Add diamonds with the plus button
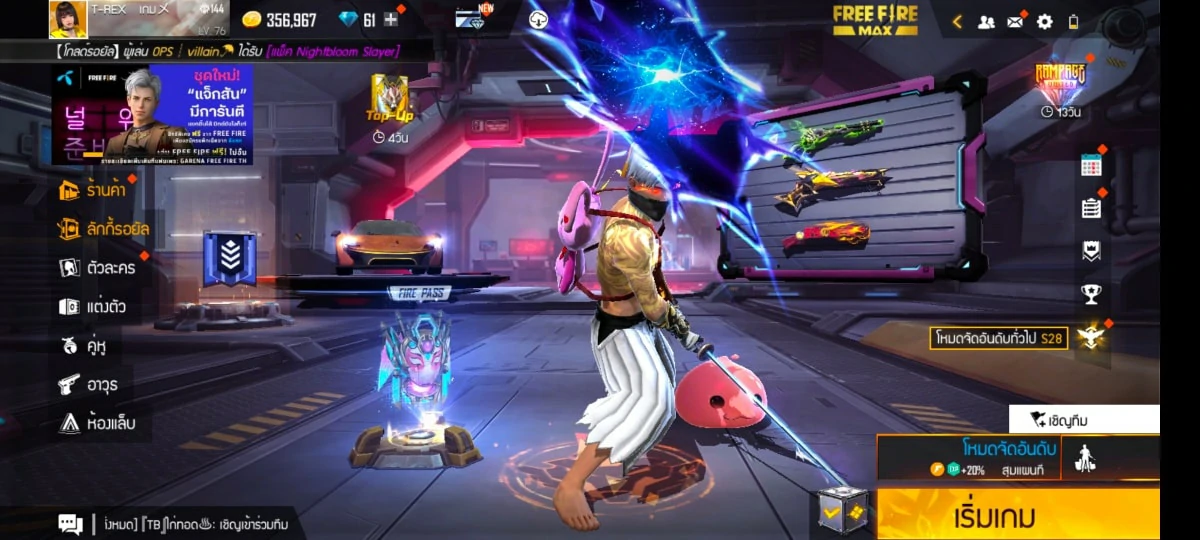The height and width of the screenshot is (540, 1200). [x=391, y=20]
